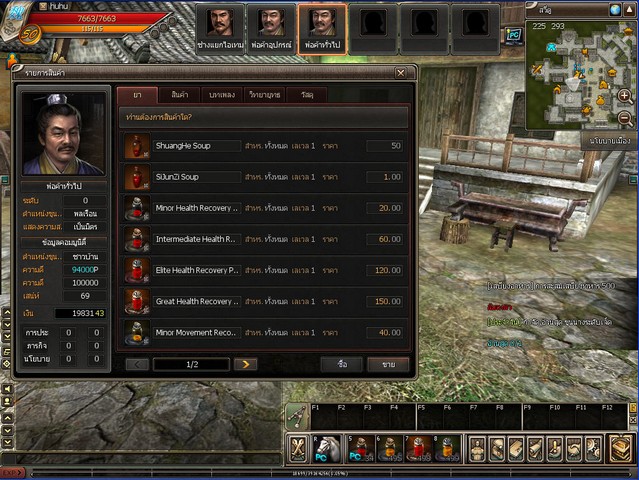Click the ขาย sell button

(x=388, y=364)
